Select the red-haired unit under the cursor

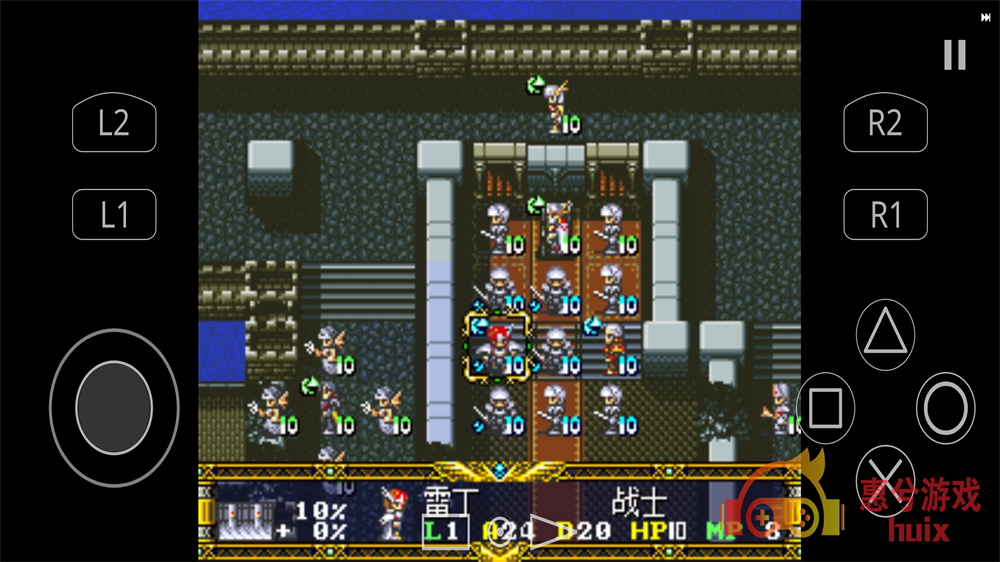point(497,346)
